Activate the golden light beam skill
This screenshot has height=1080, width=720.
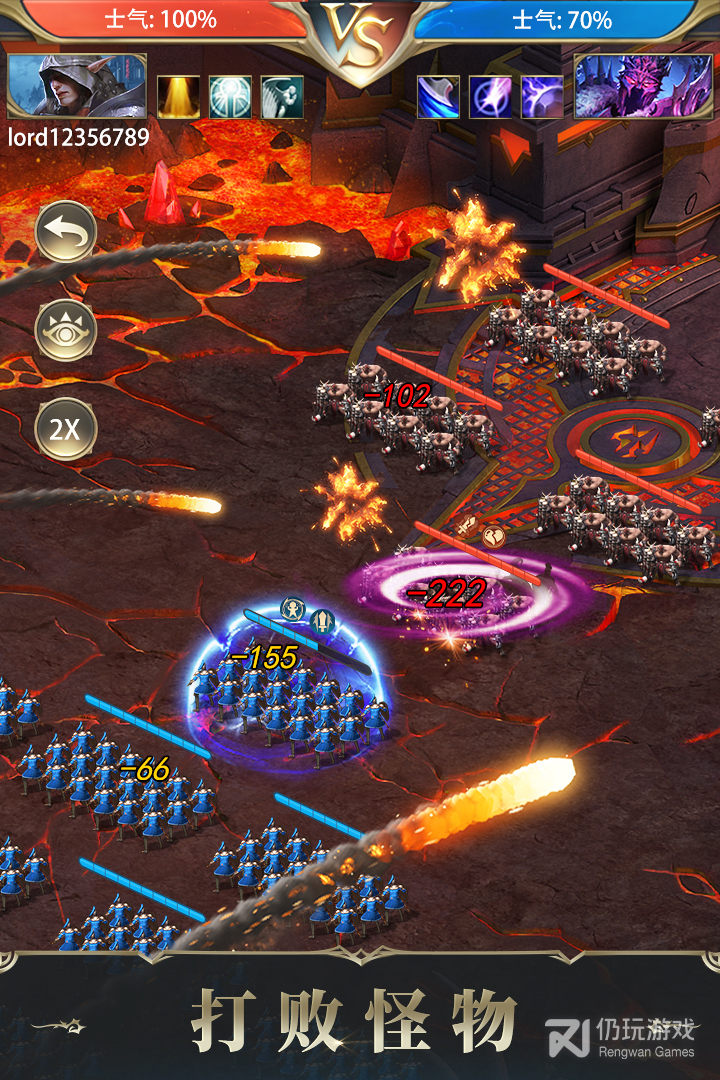point(178,97)
